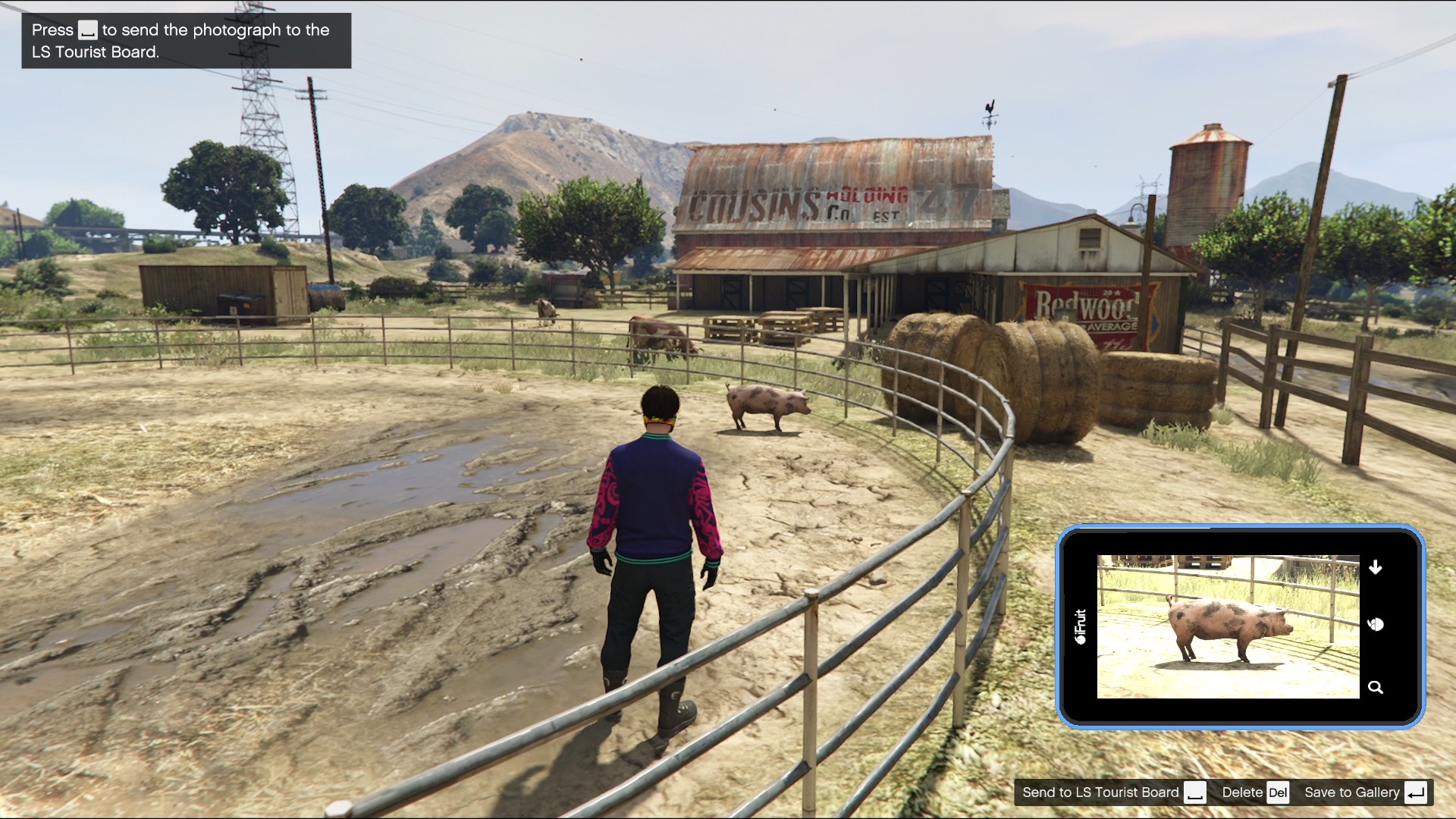Select the magnifier zoom icon on the phone
This screenshot has width=1456, height=819.
pos(1376,687)
